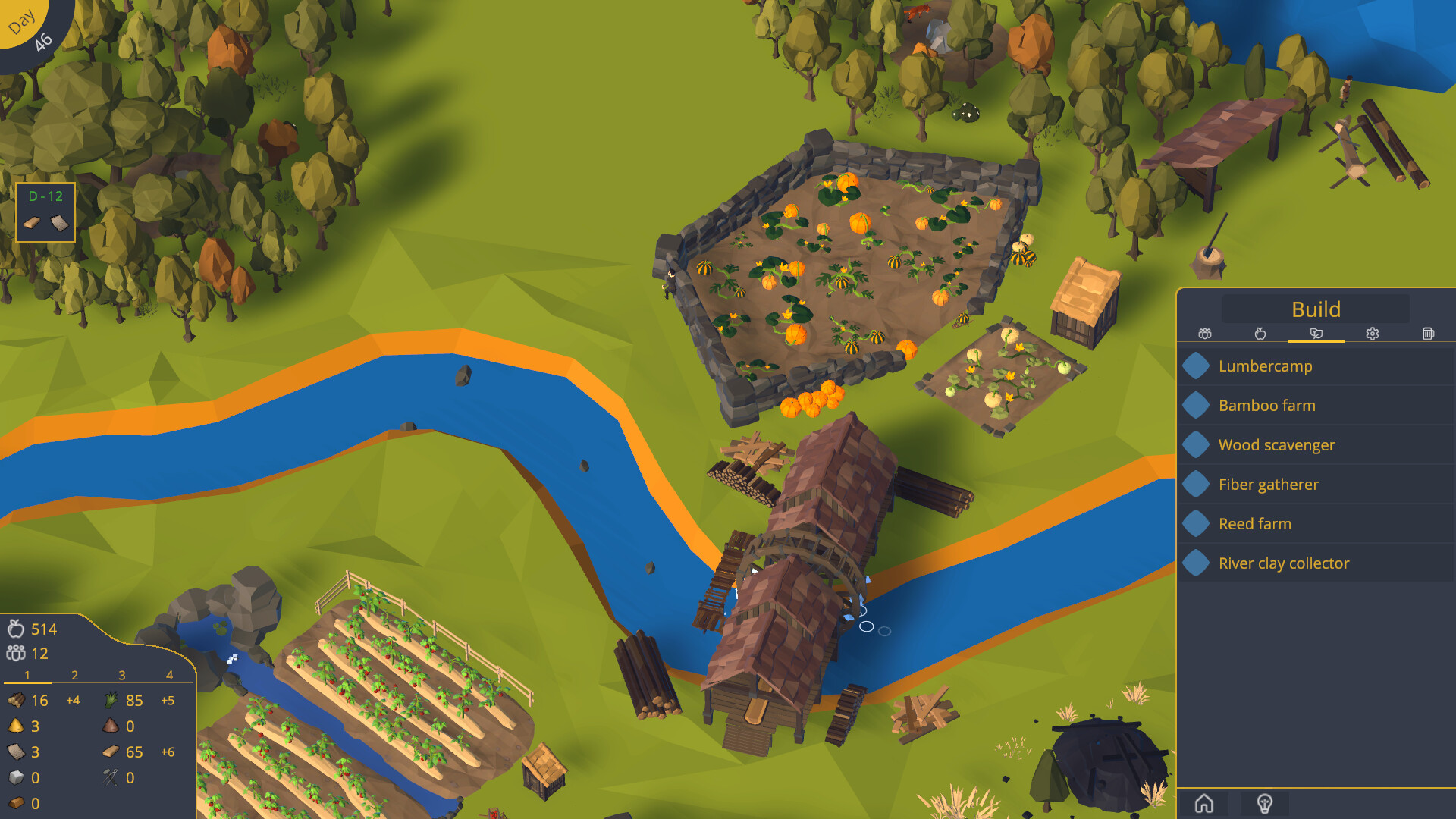Click the mug drinks build category icon

click(x=1429, y=334)
